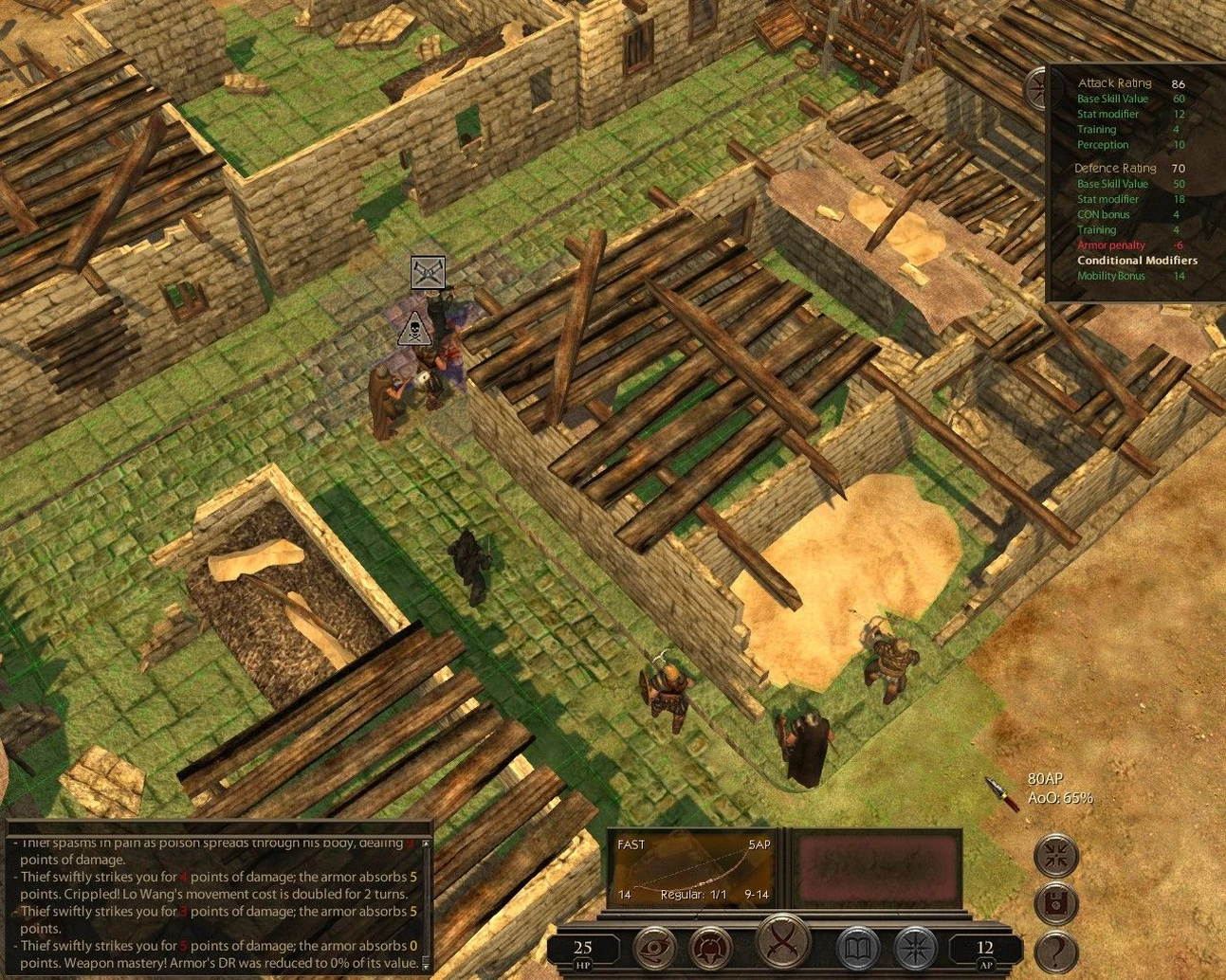Open help with the question mark button
This screenshot has width=1226, height=980.
1057,952
